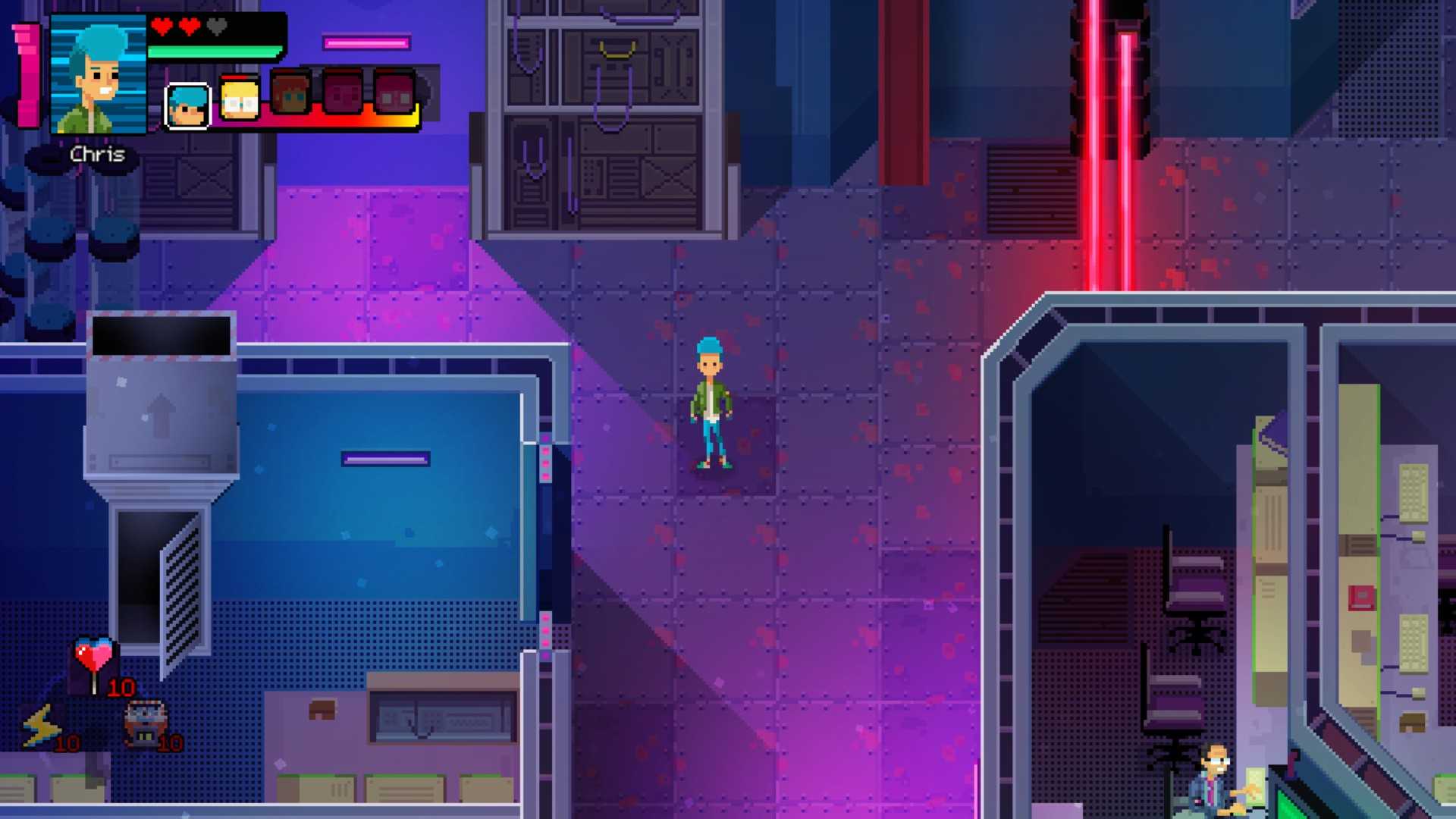
Task: Switch to the blonde glasses-wearing party member
Action: (x=240, y=99)
